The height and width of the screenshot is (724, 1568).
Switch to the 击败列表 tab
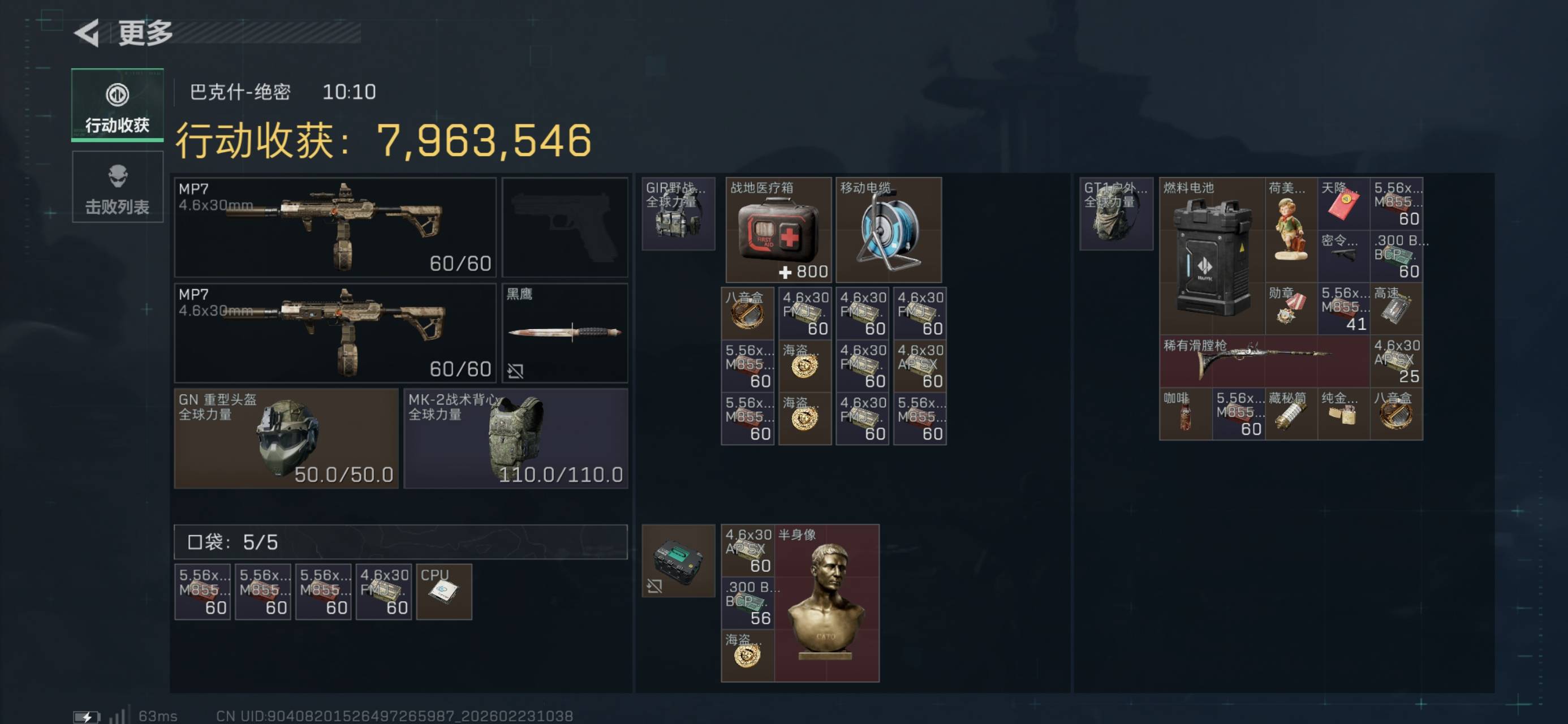(118, 187)
